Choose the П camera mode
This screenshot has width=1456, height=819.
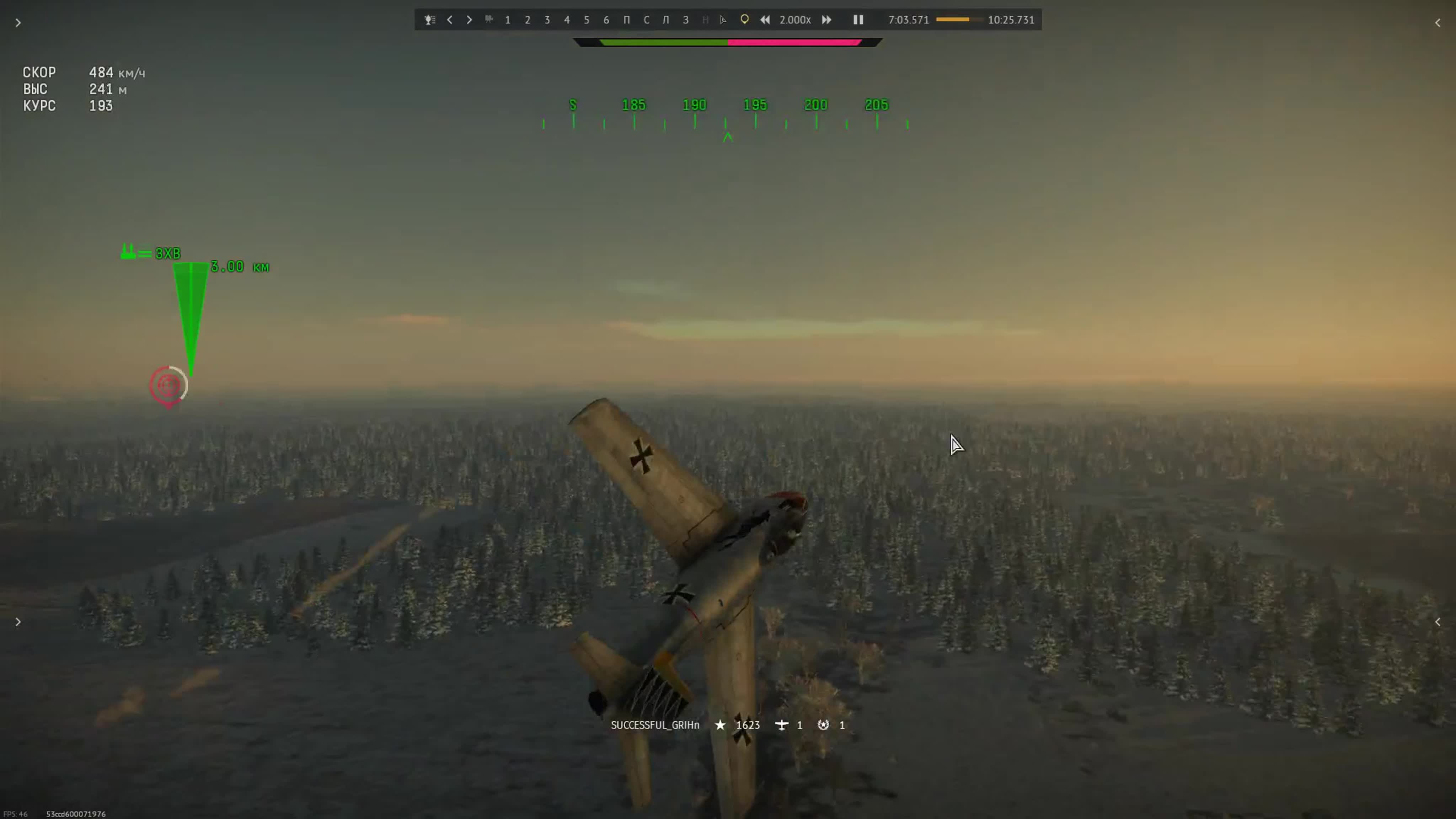point(626,20)
